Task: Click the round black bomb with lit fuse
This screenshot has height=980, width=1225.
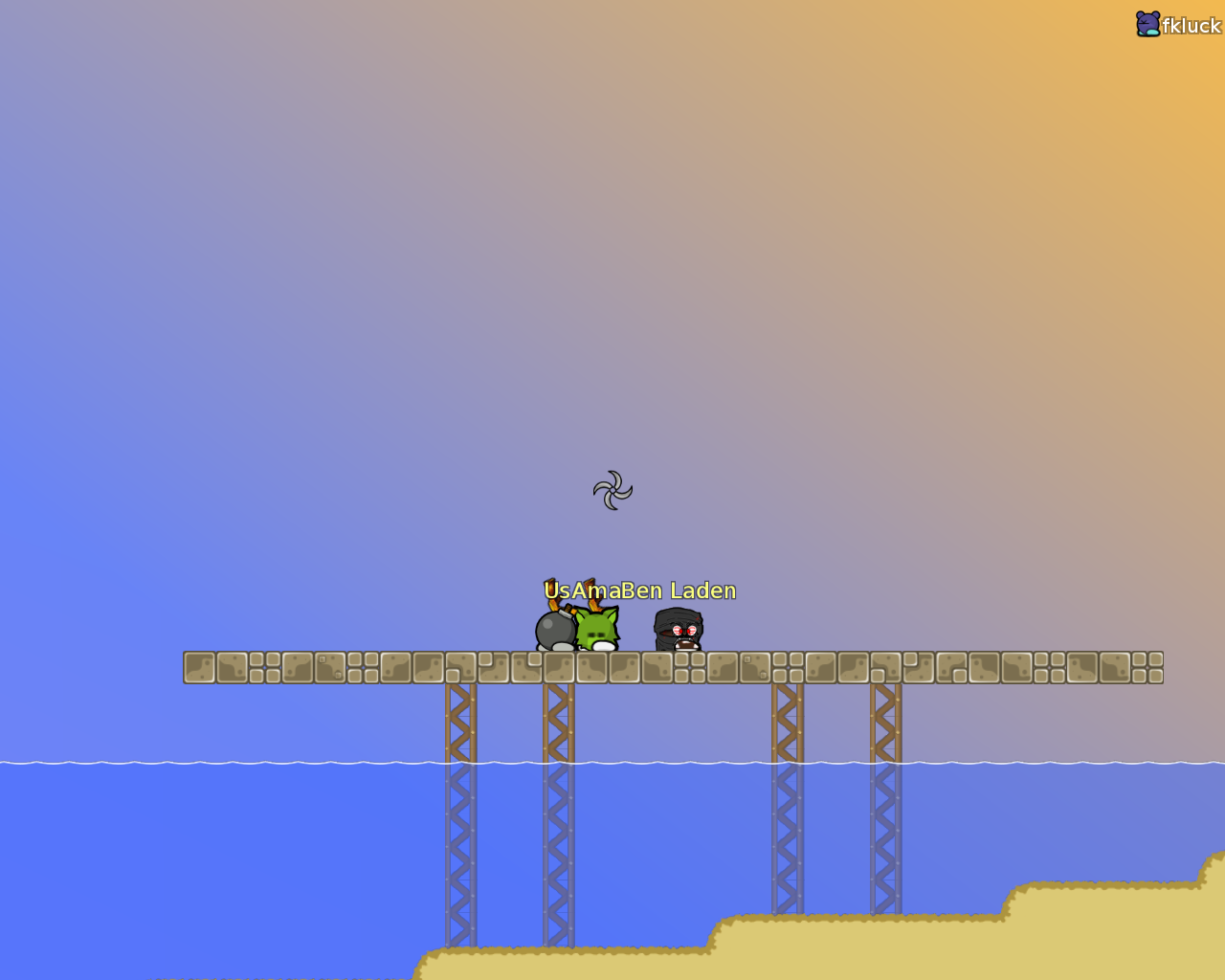Action: coord(553,632)
